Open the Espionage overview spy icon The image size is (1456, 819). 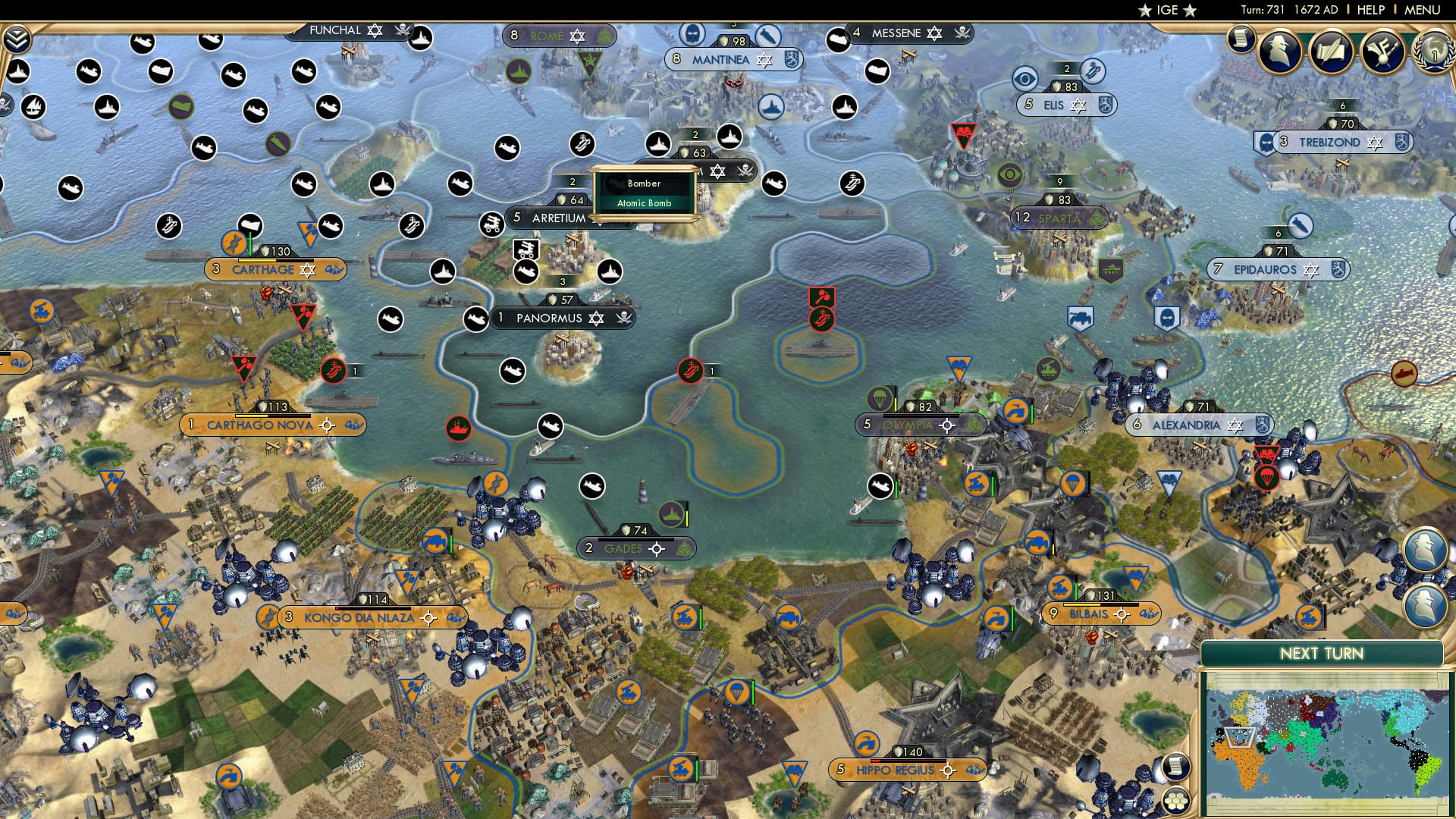click(1279, 50)
